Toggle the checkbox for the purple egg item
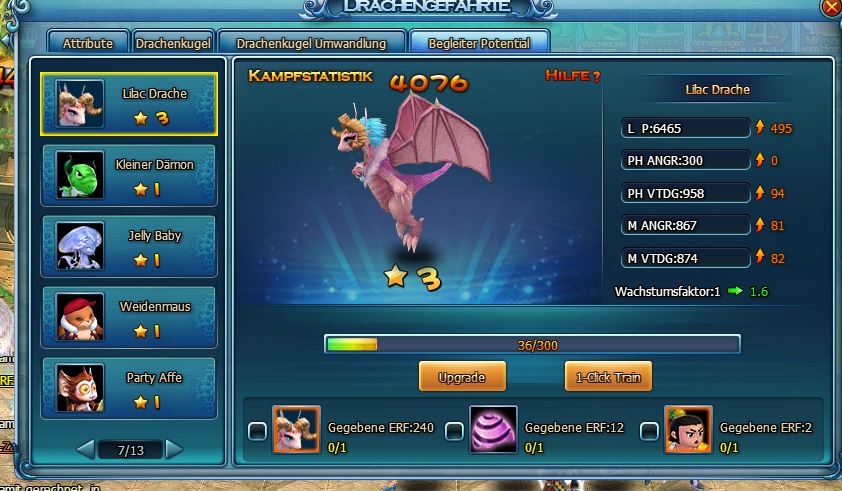The image size is (842, 491). [x=454, y=431]
